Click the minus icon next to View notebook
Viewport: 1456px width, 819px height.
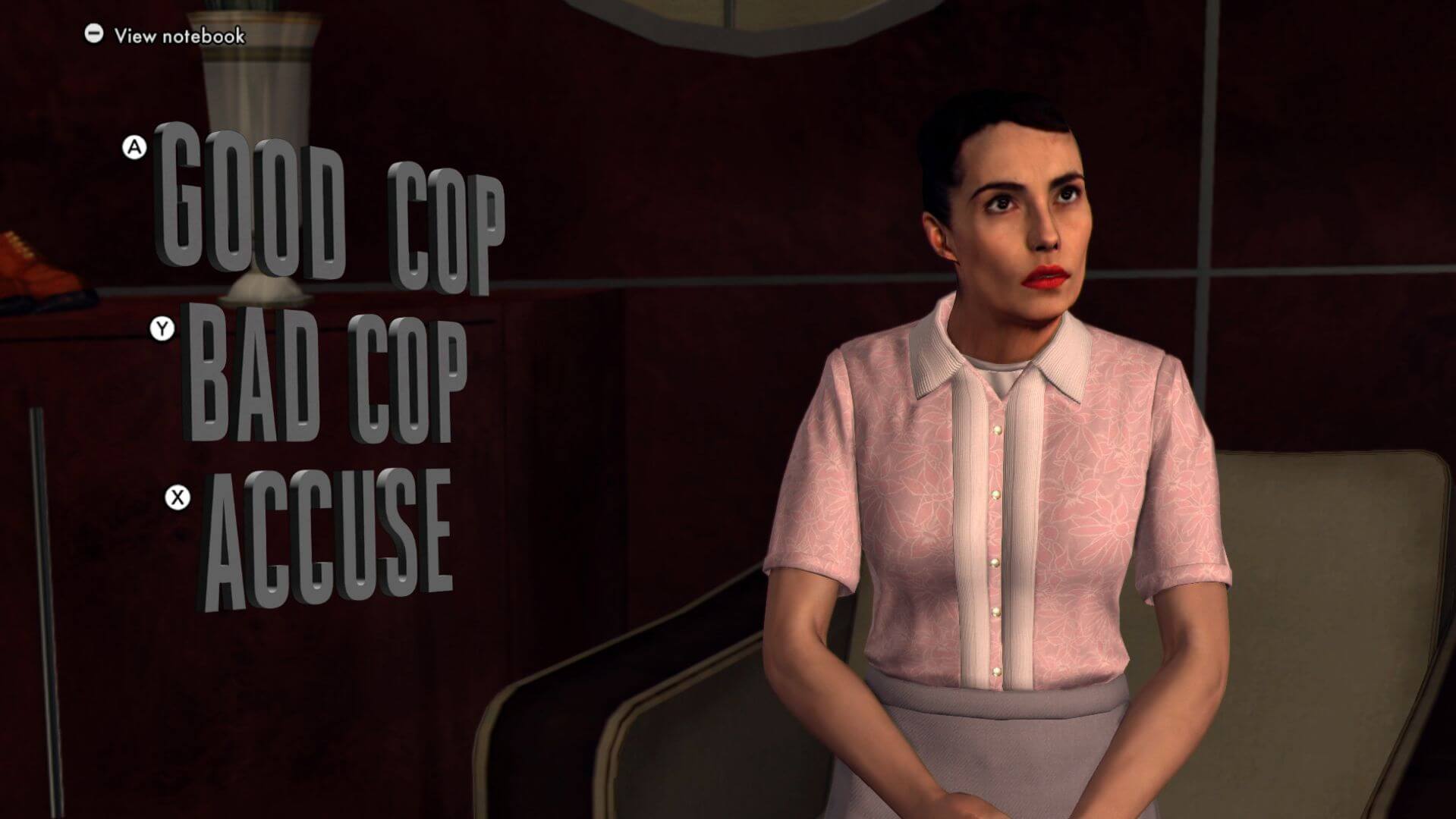94,33
